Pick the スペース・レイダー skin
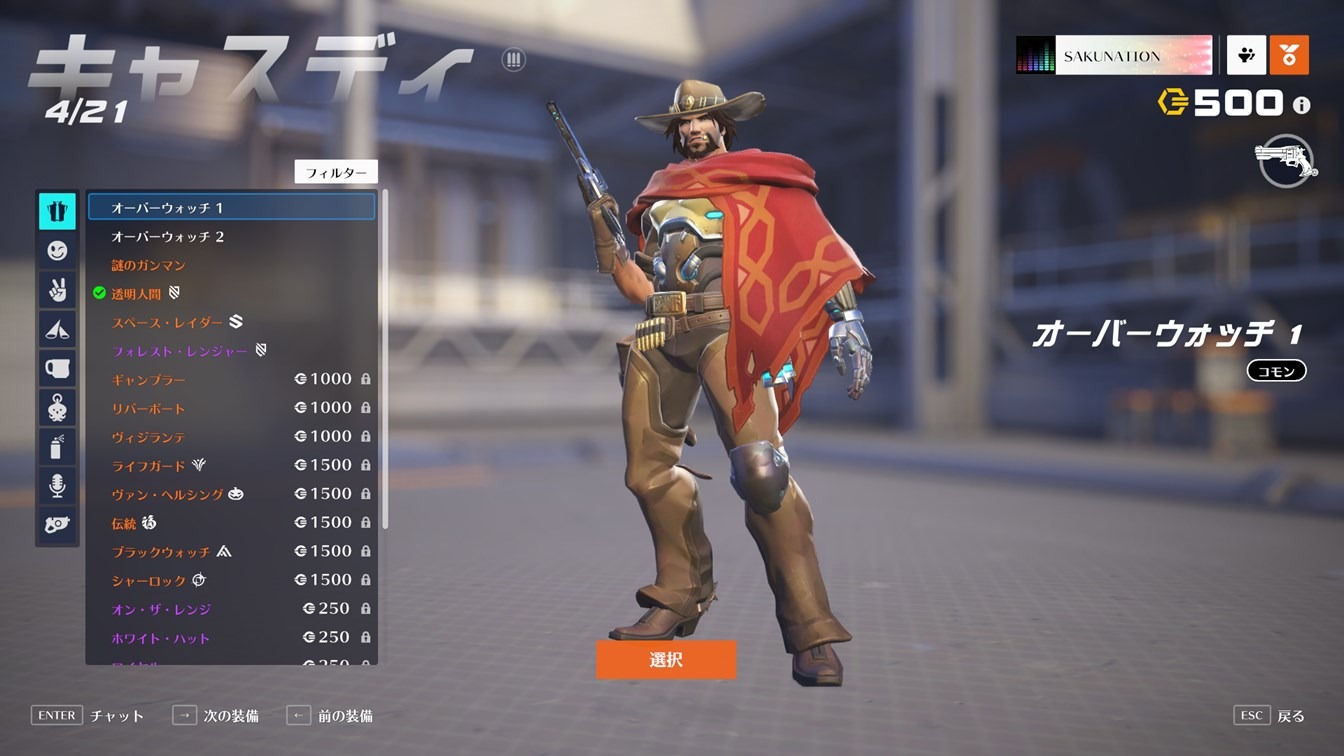Viewport: 1344px width, 756px height. click(x=167, y=322)
